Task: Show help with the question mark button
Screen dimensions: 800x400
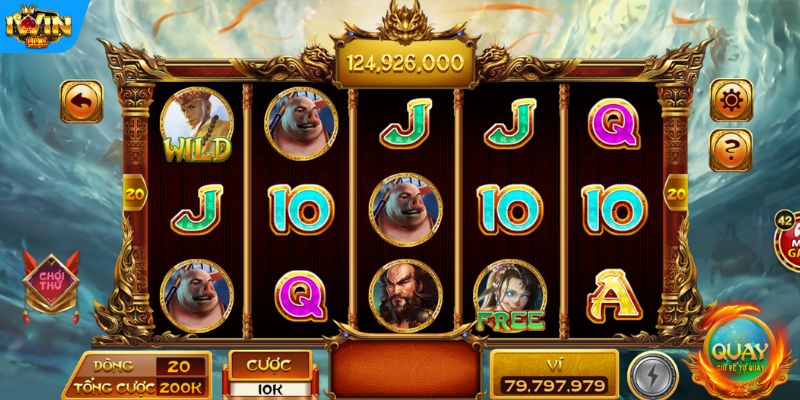Action: tap(731, 149)
